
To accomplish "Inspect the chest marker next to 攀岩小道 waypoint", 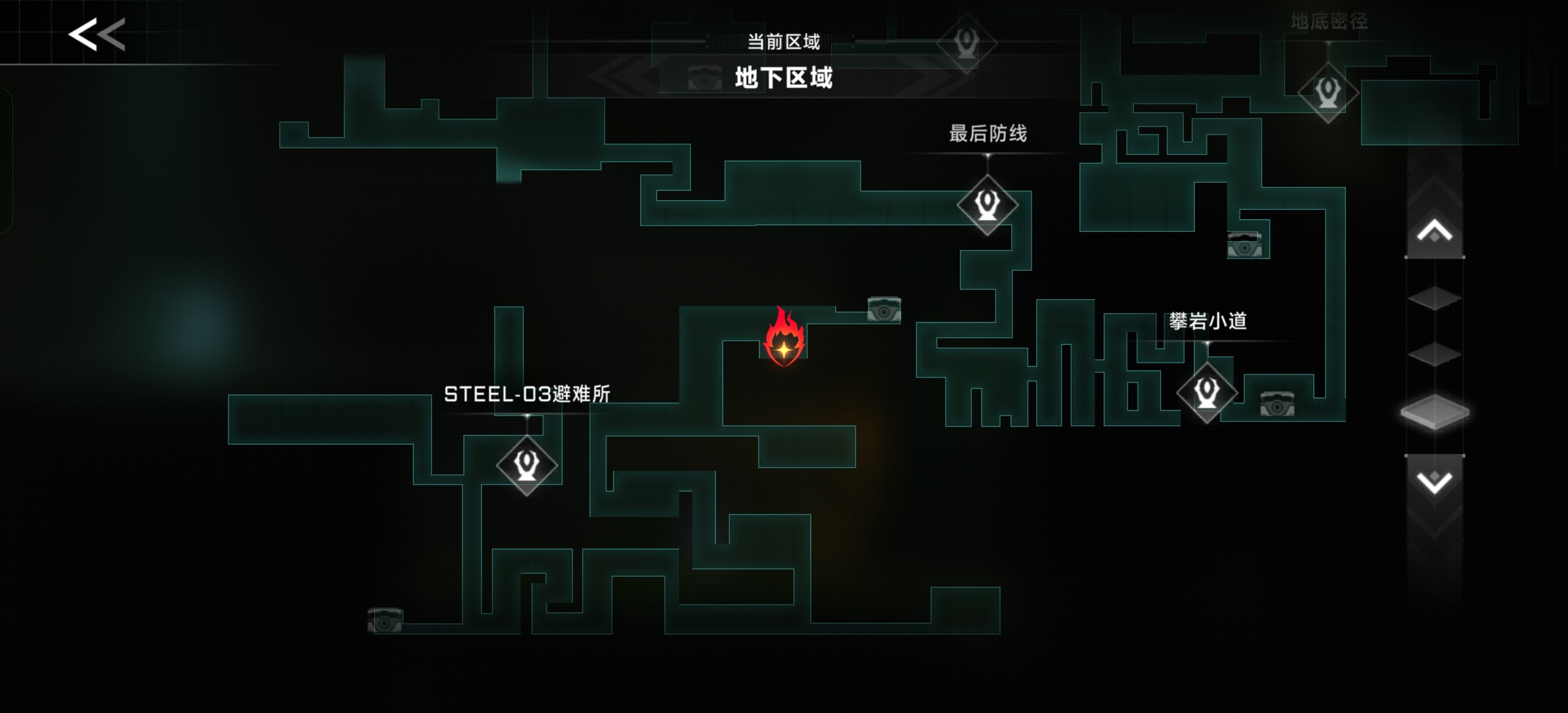I will (x=1276, y=404).
